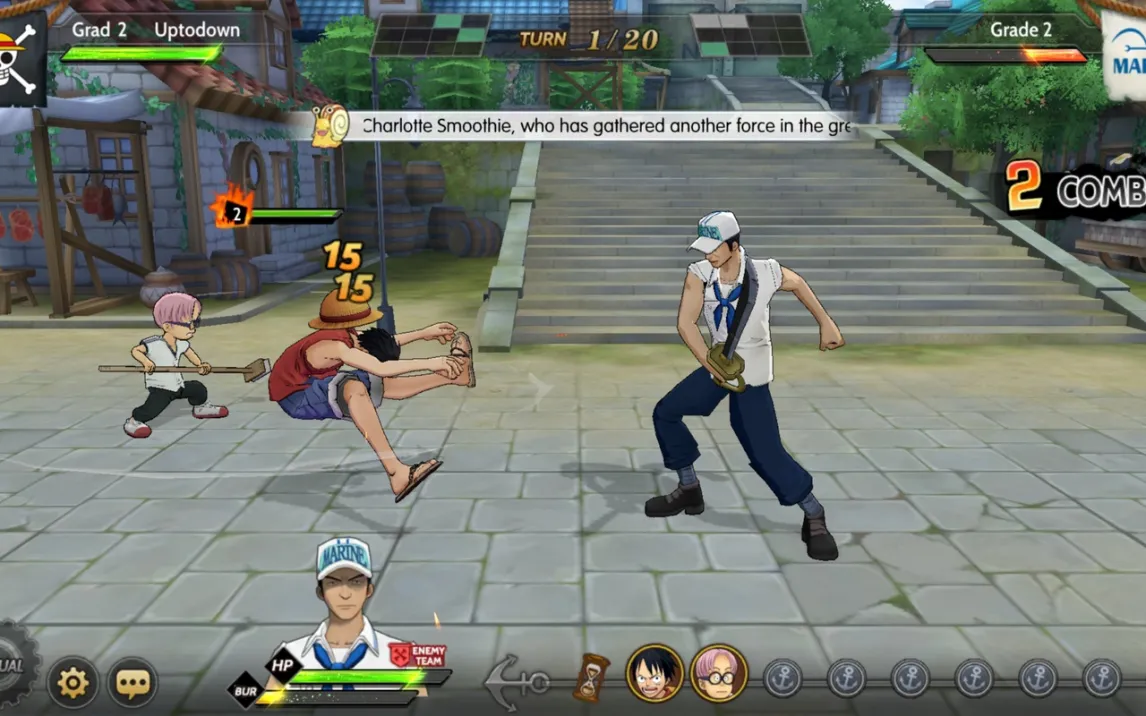1146x716 pixels.
Task: Open the chat speech bubble
Action: [x=132, y=682]
